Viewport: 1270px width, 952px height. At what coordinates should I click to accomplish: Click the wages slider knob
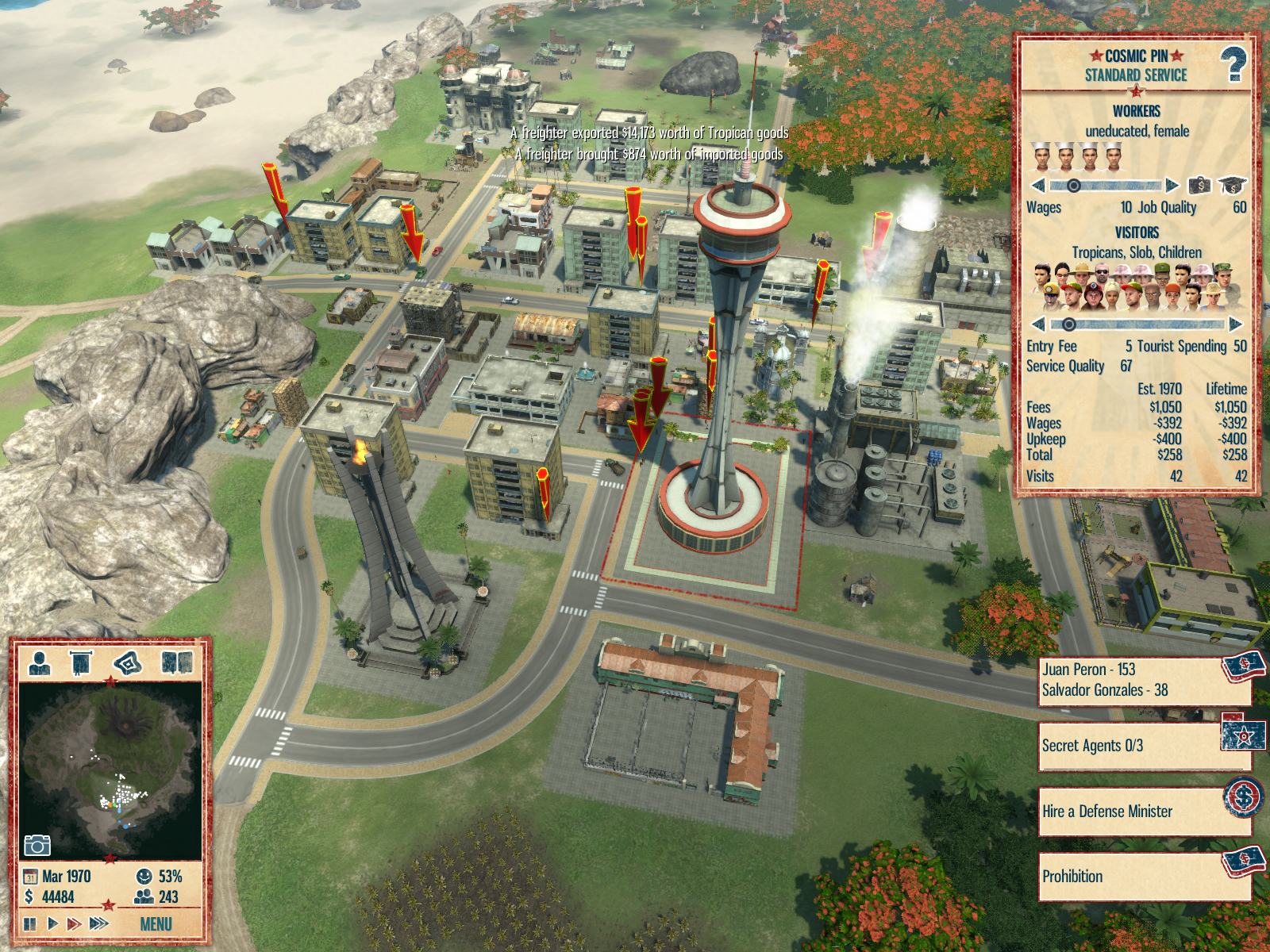click(x=1073, y=186)
